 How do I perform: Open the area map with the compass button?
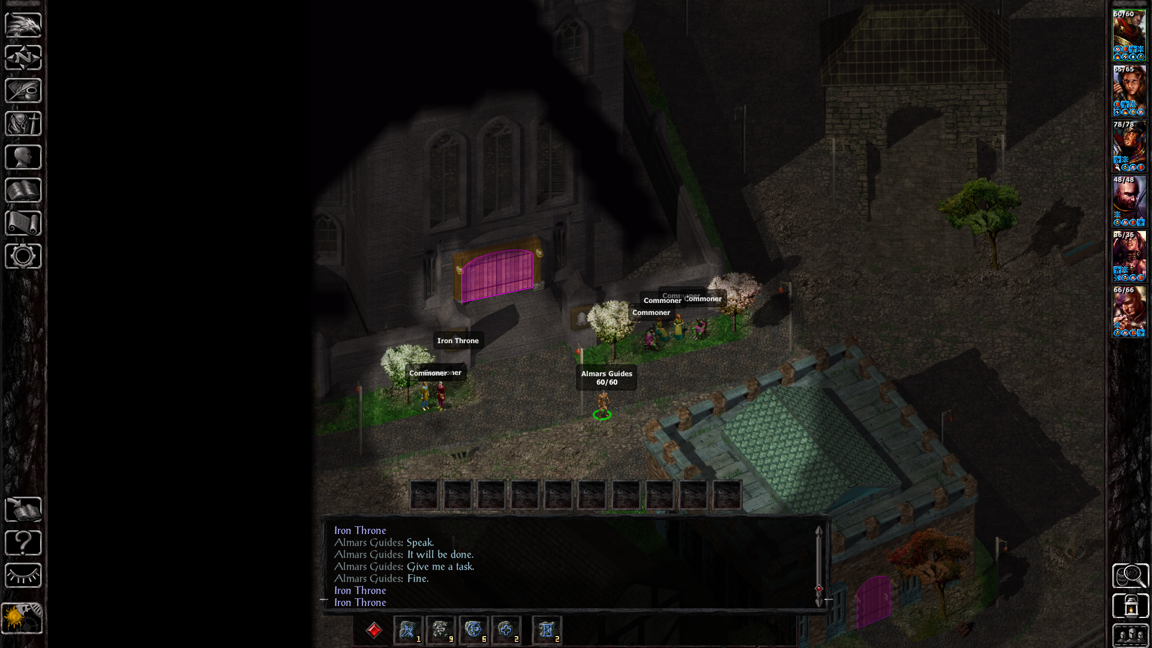[x=23, y=57]
